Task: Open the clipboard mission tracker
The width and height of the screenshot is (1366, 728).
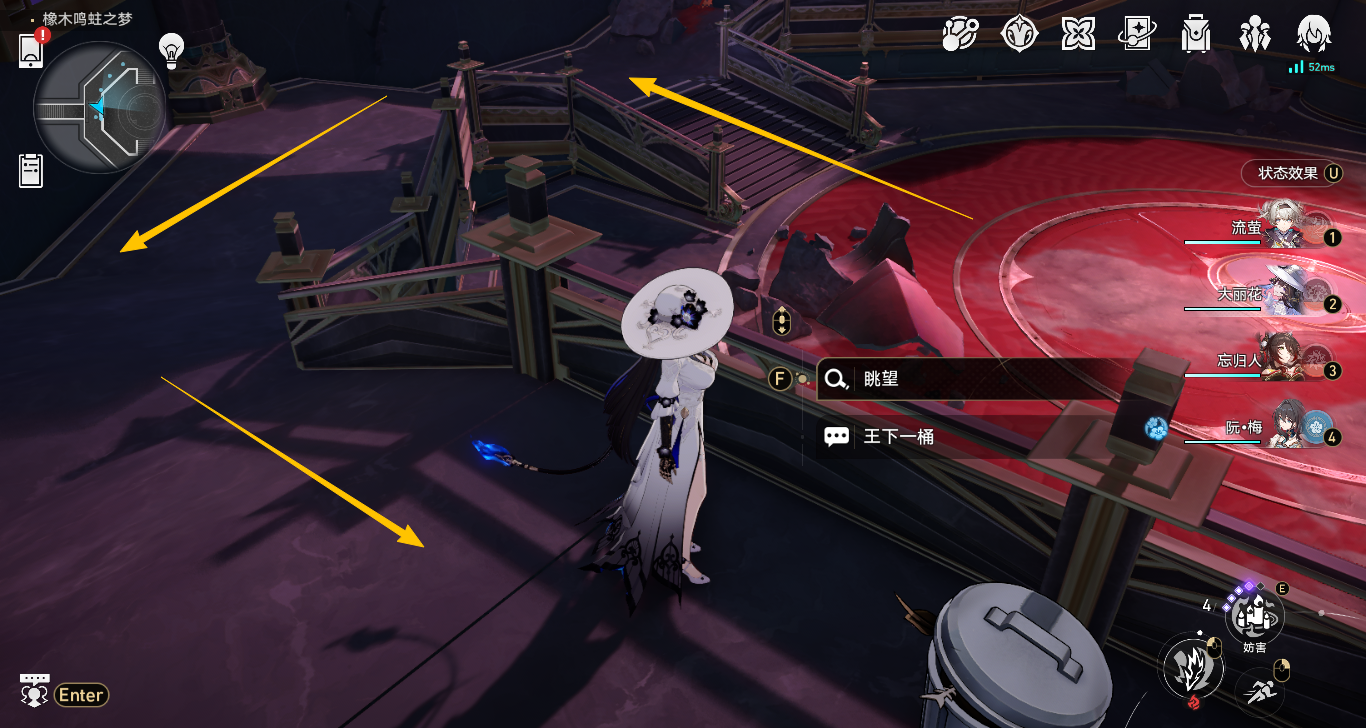Action: [x=31, y=171]
